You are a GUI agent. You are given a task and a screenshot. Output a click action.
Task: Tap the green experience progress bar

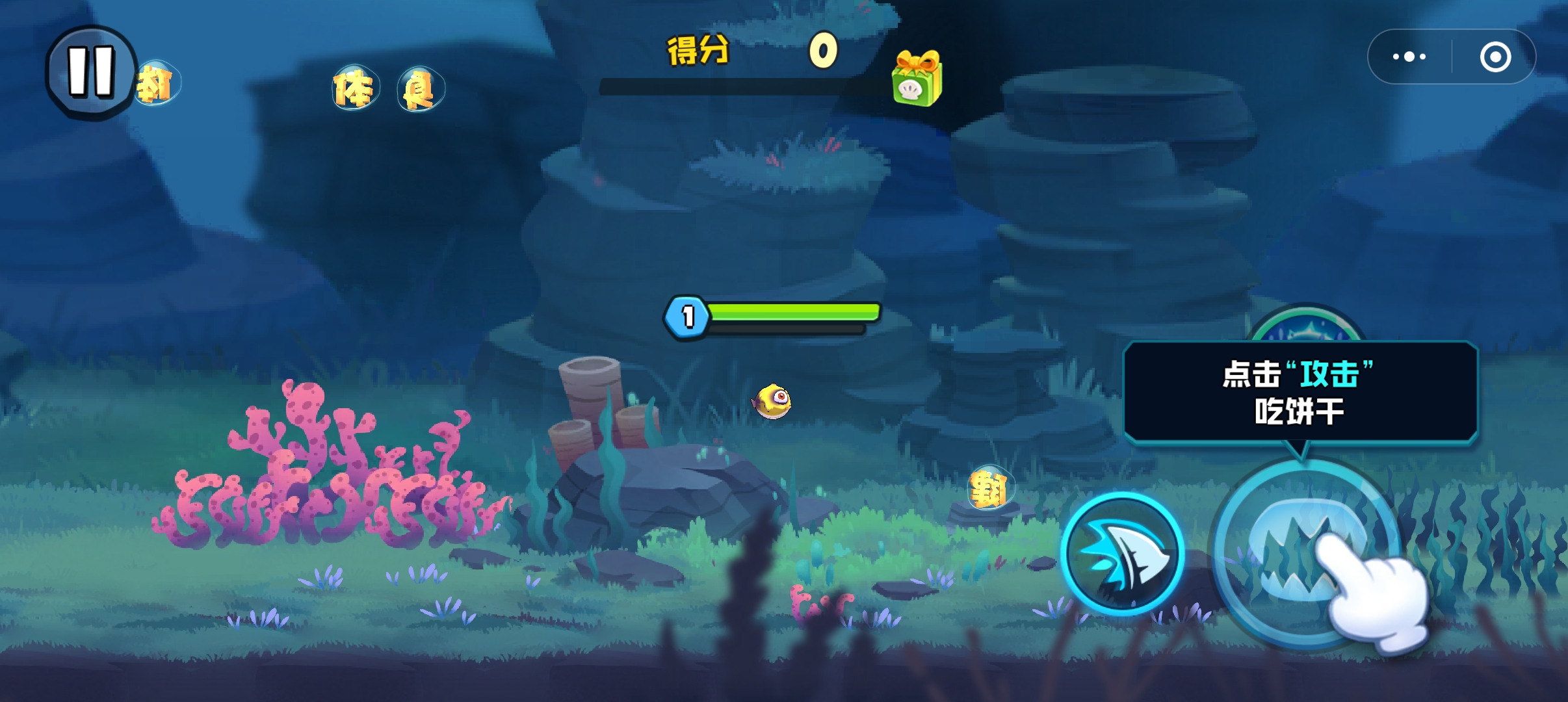790,312
